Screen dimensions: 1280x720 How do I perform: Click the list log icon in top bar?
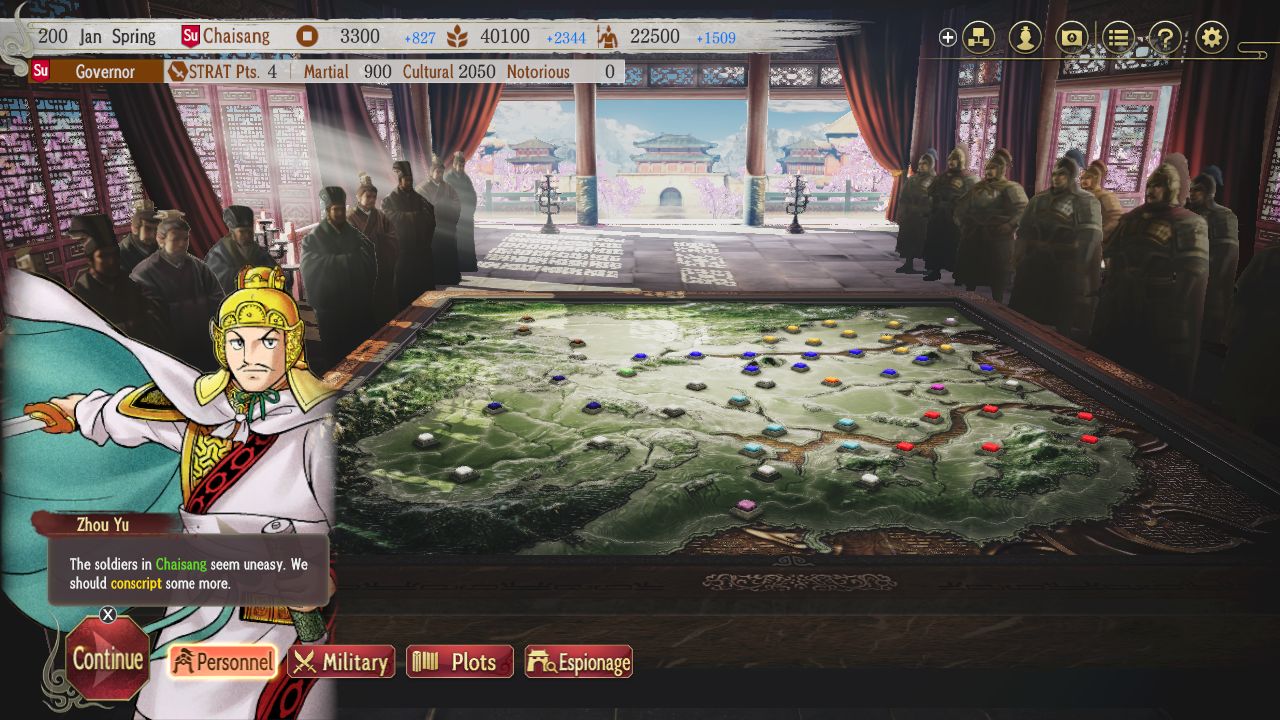[1118, 36]
